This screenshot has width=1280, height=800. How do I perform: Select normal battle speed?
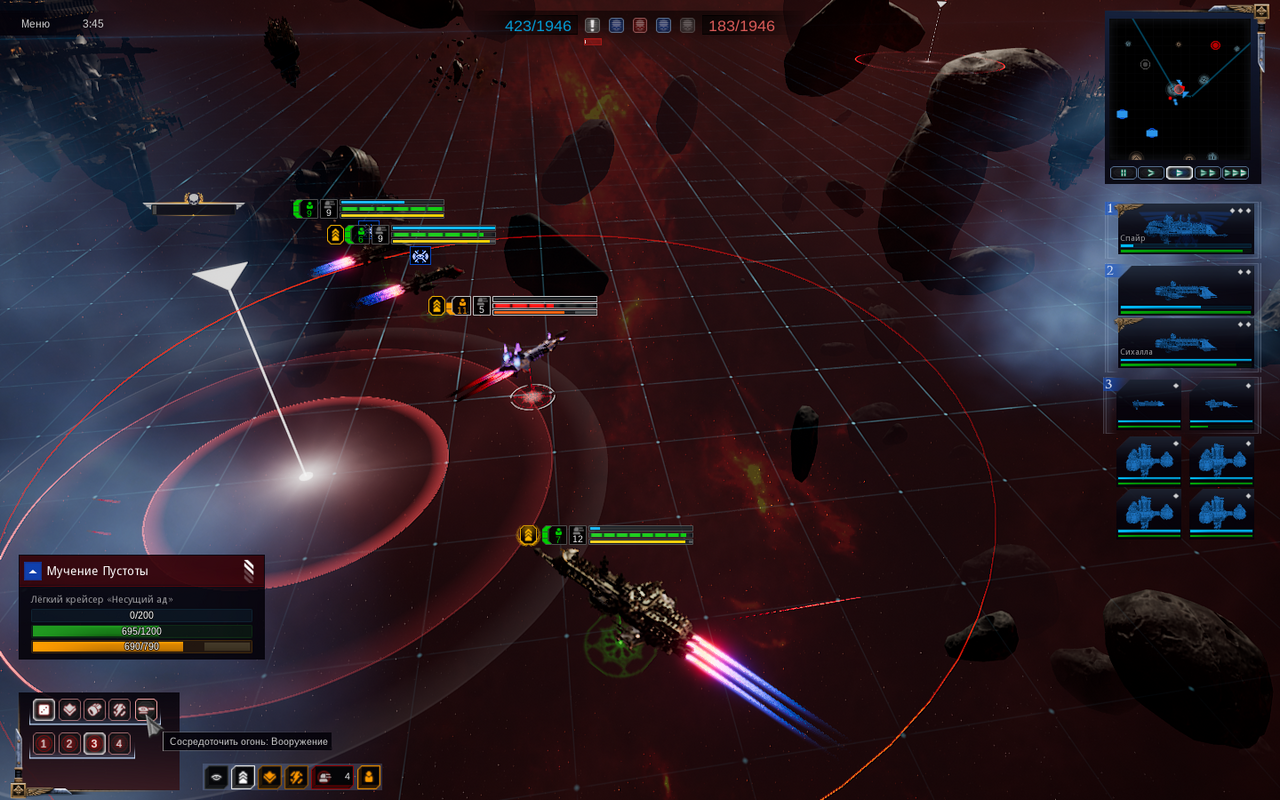tap(1179, 173)
